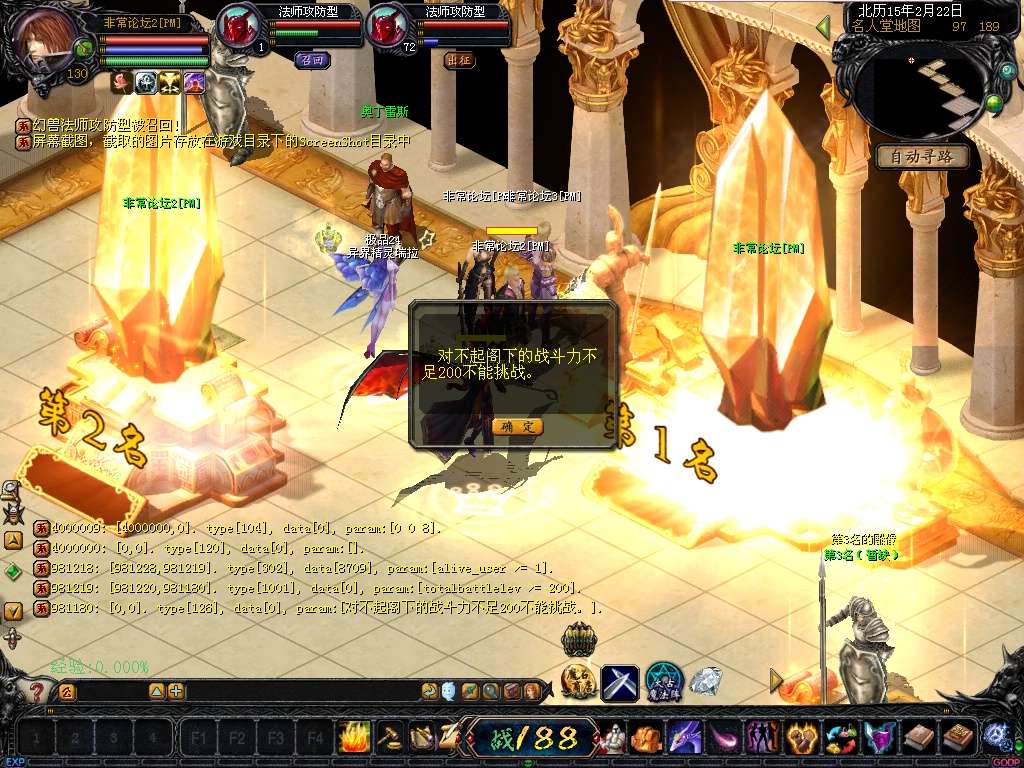Confirm the dialog with the 确定 button
1024x768 pixels.
point(517,426)
